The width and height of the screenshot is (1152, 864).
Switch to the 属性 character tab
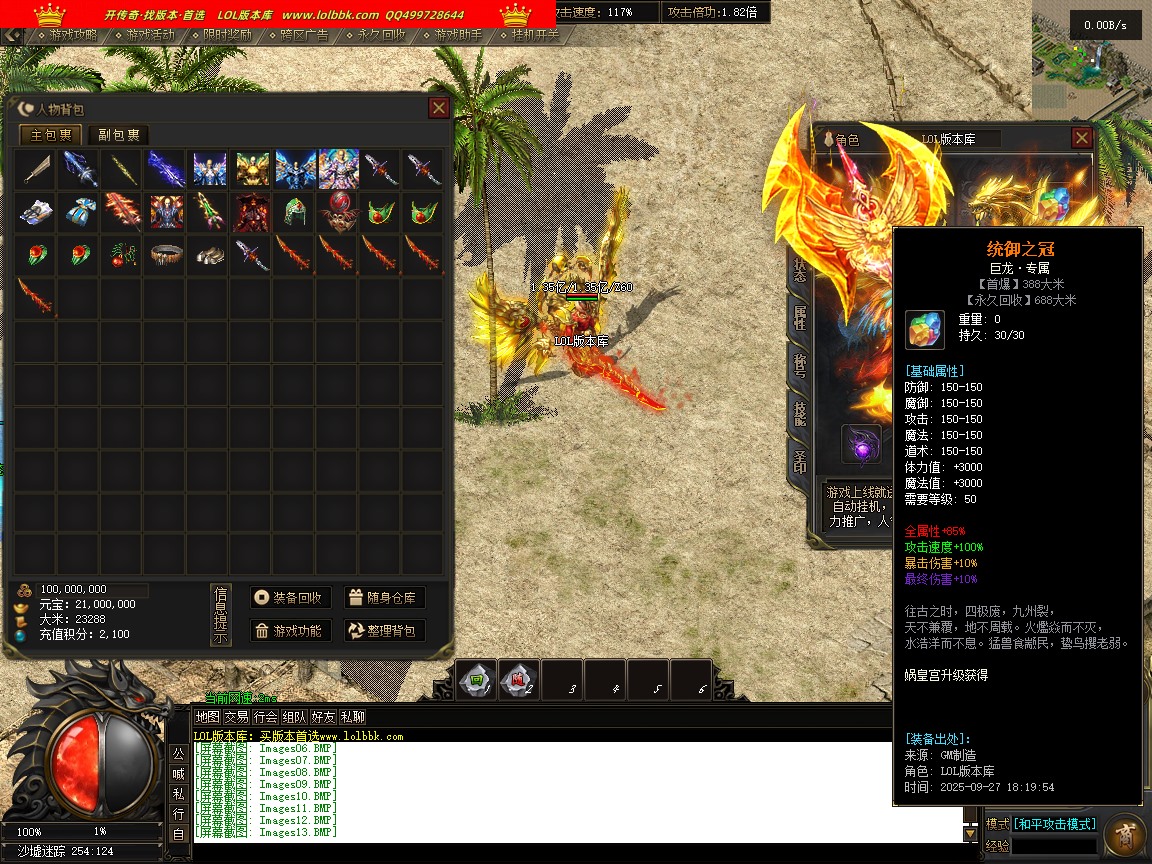pos(800,319)
